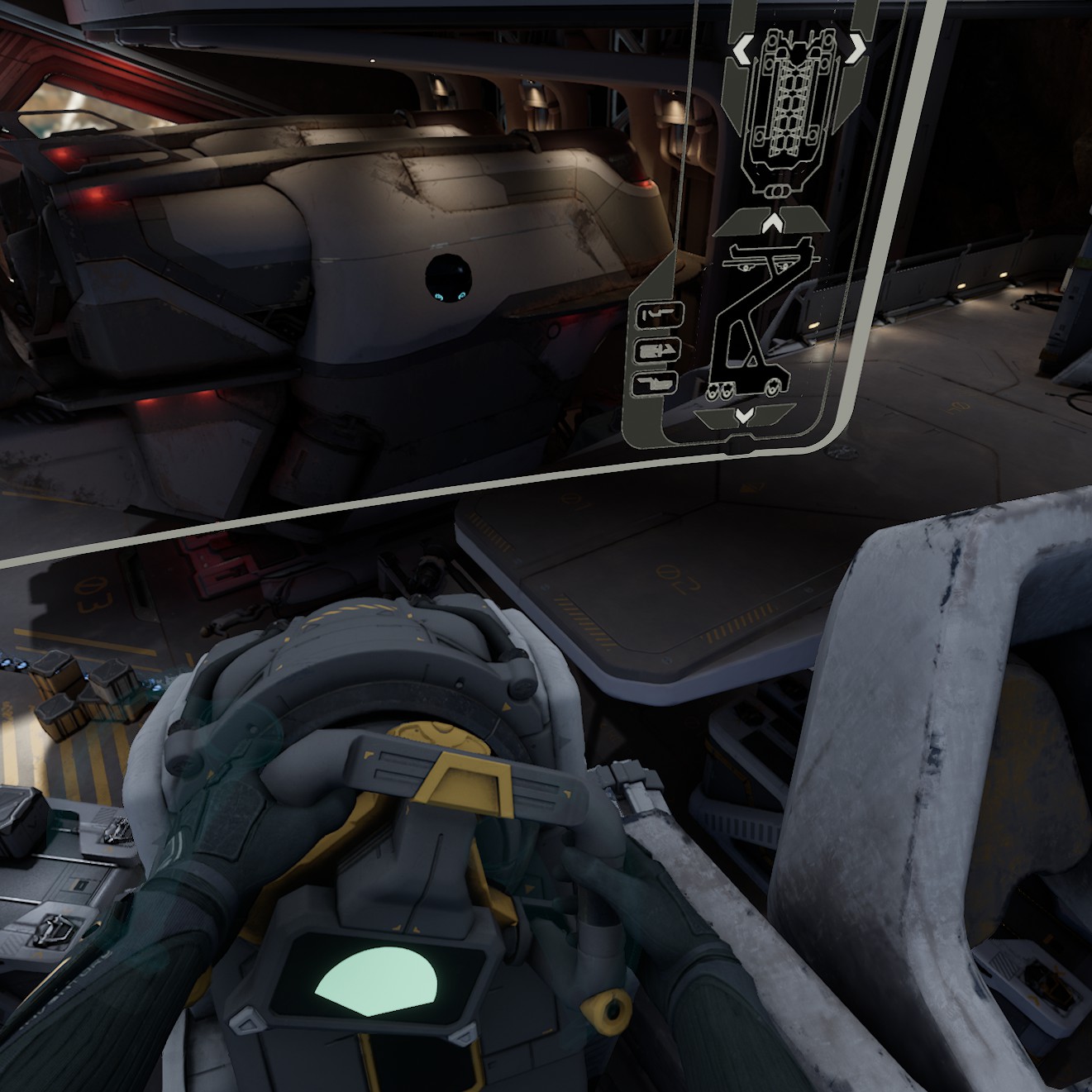
Task: Select the up chevron above the crane side view
Action: tap(773, 222)
